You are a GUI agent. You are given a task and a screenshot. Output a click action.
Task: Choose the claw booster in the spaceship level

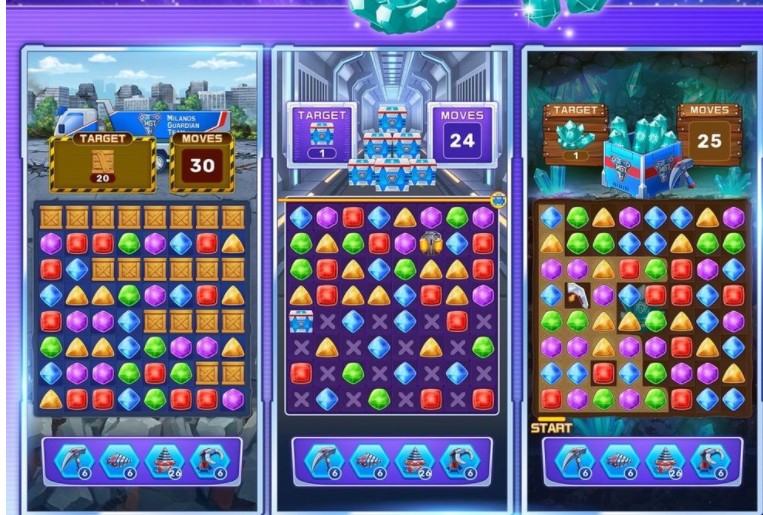459,460
